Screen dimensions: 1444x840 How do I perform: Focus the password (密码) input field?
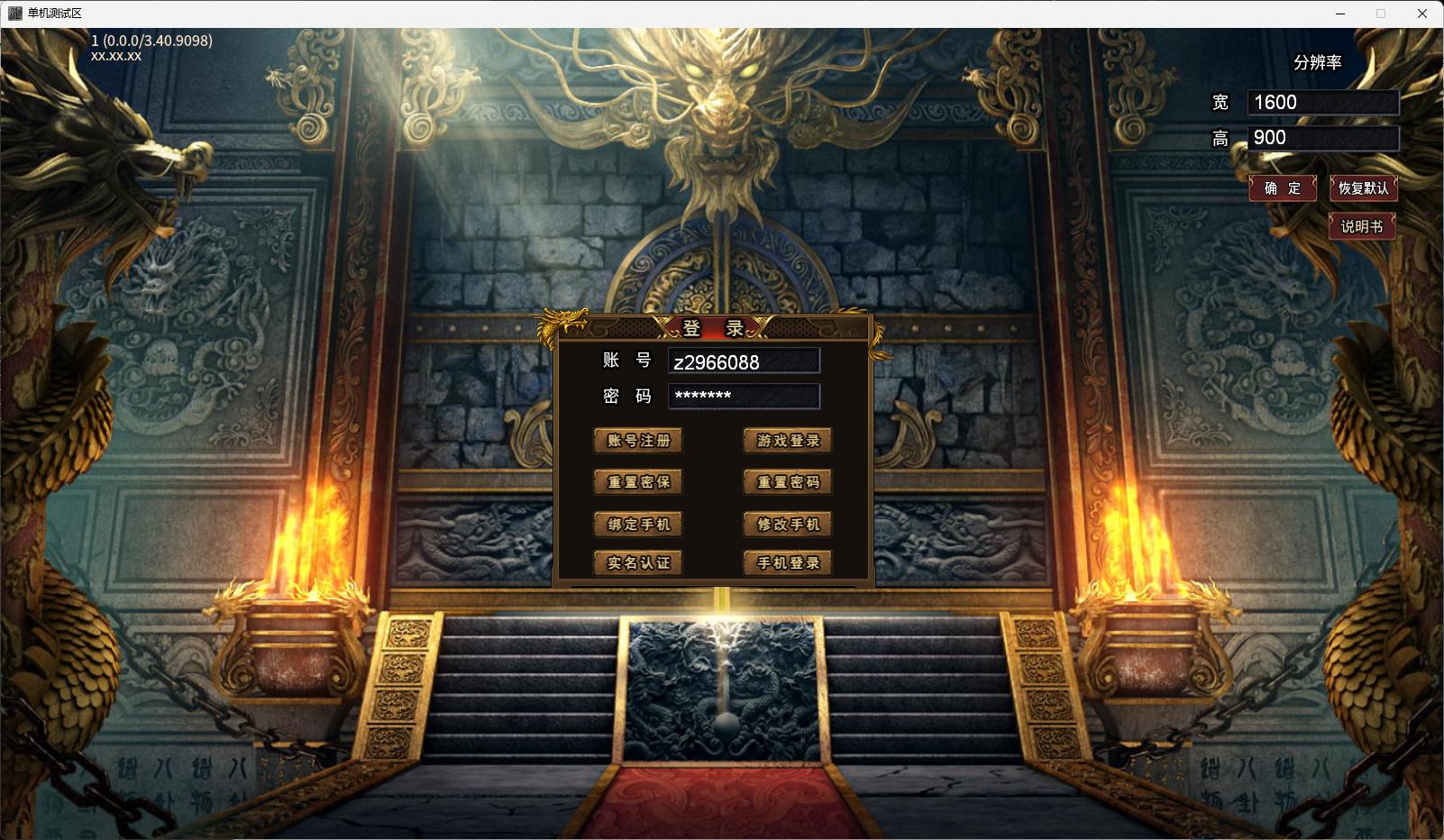click(744, 397)
